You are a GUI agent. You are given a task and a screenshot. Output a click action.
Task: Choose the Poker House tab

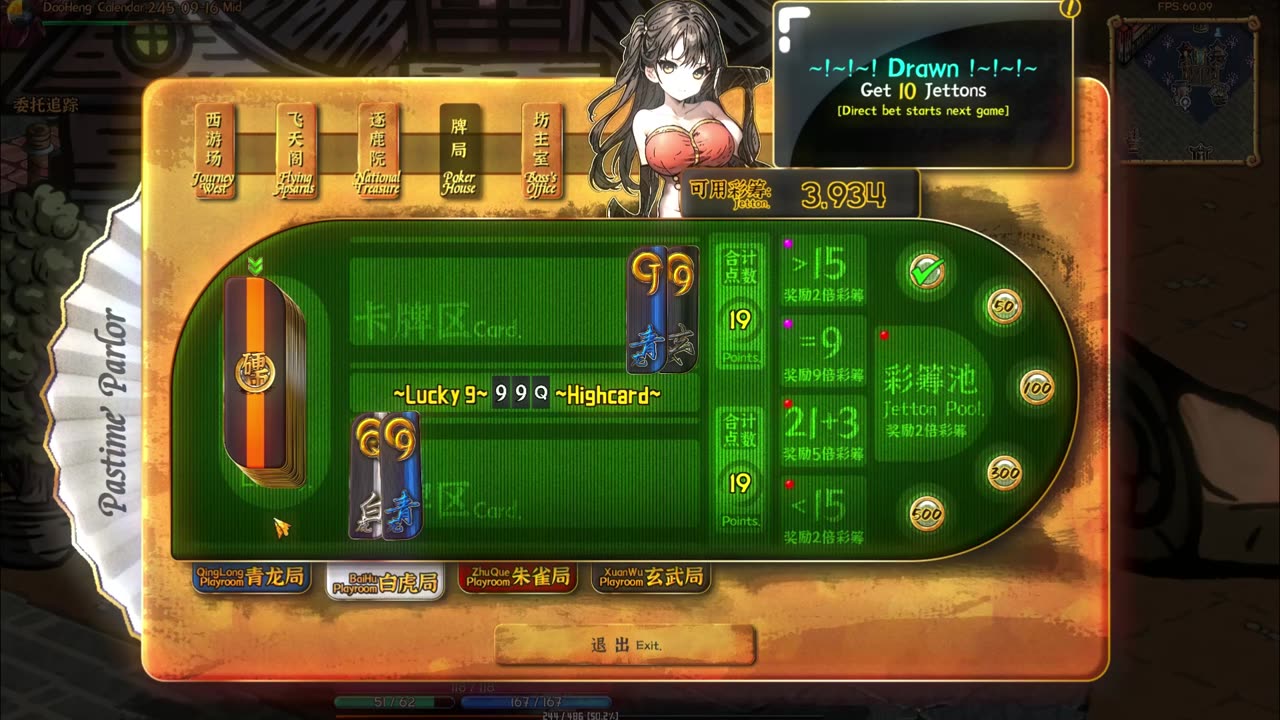coord(460,151)
